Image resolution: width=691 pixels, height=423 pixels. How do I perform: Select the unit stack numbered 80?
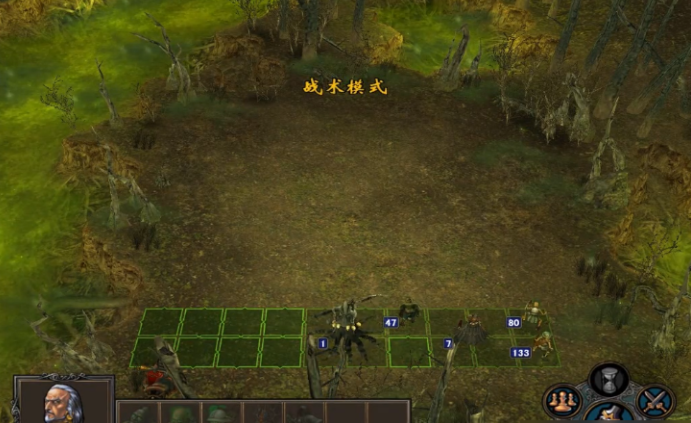click(535, 314)
